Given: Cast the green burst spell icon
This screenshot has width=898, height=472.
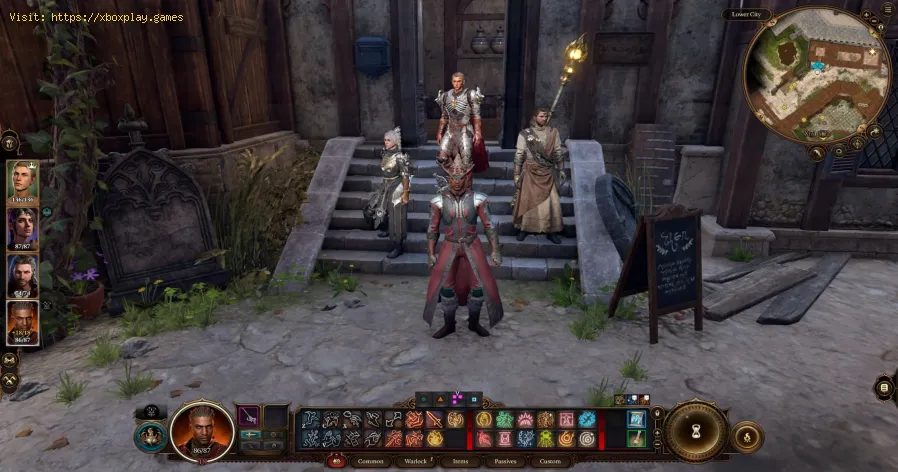Looking at the screenshot, I should coord(503,420).
